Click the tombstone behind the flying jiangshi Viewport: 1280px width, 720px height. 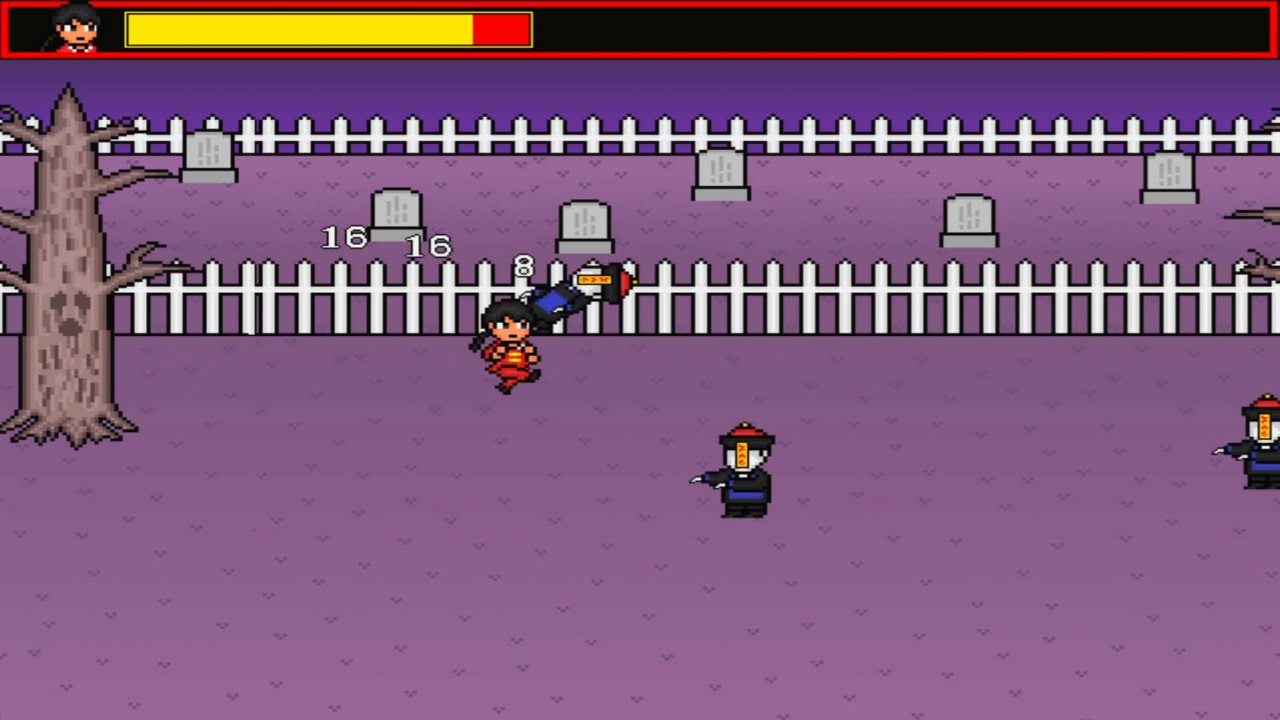tap(586, 225)
